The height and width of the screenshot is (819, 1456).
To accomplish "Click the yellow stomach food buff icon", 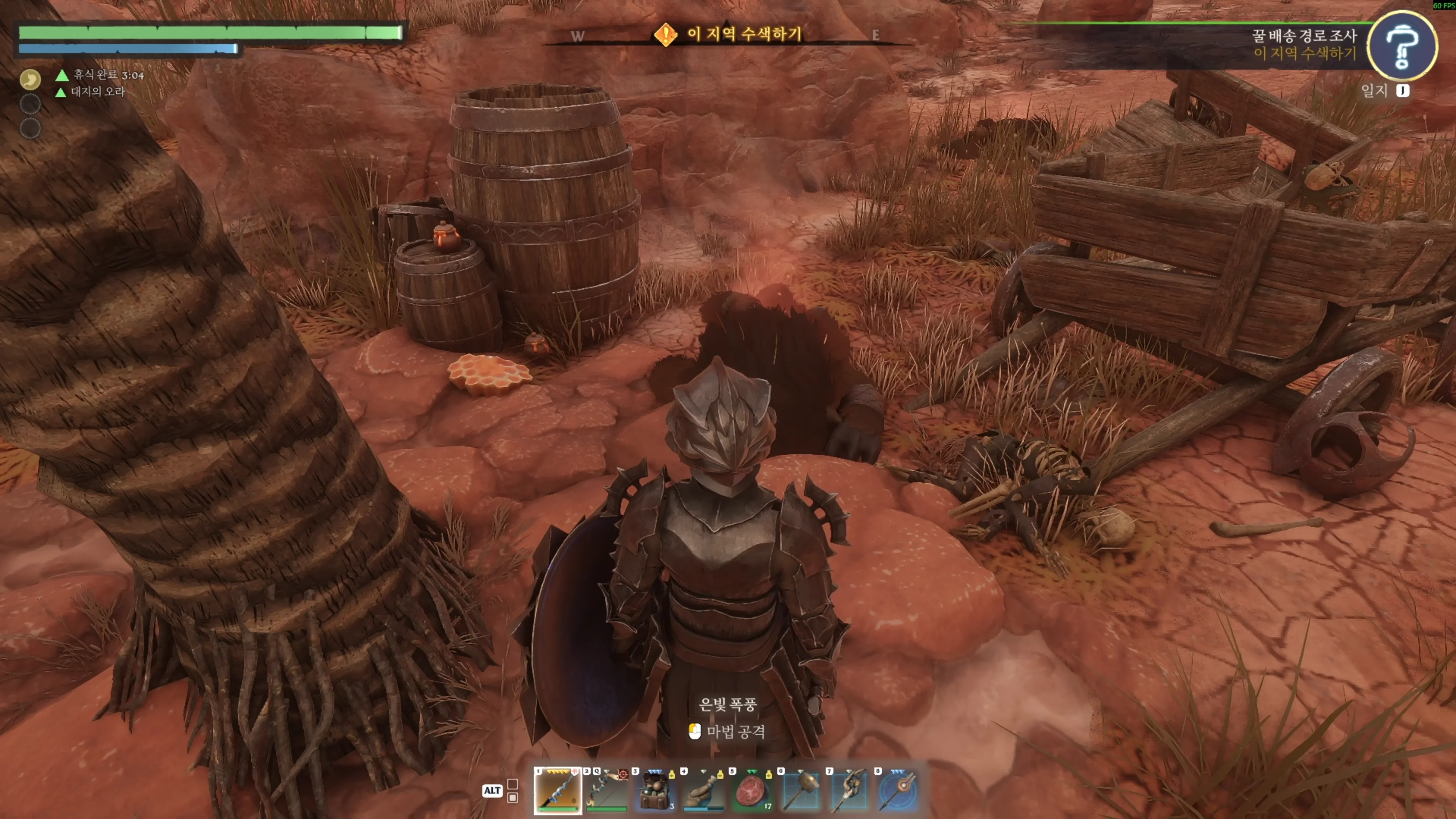I will pos(30,79).
